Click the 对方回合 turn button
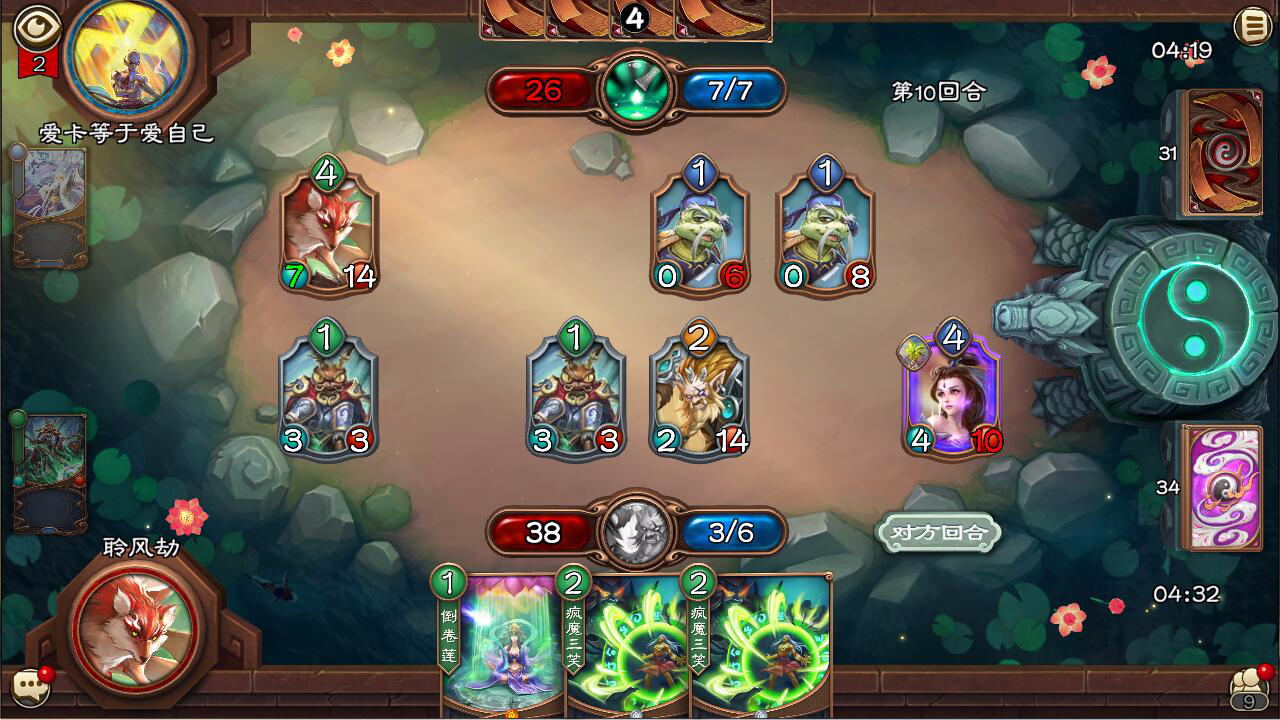 pyautogui.click(x=938, y=532)
